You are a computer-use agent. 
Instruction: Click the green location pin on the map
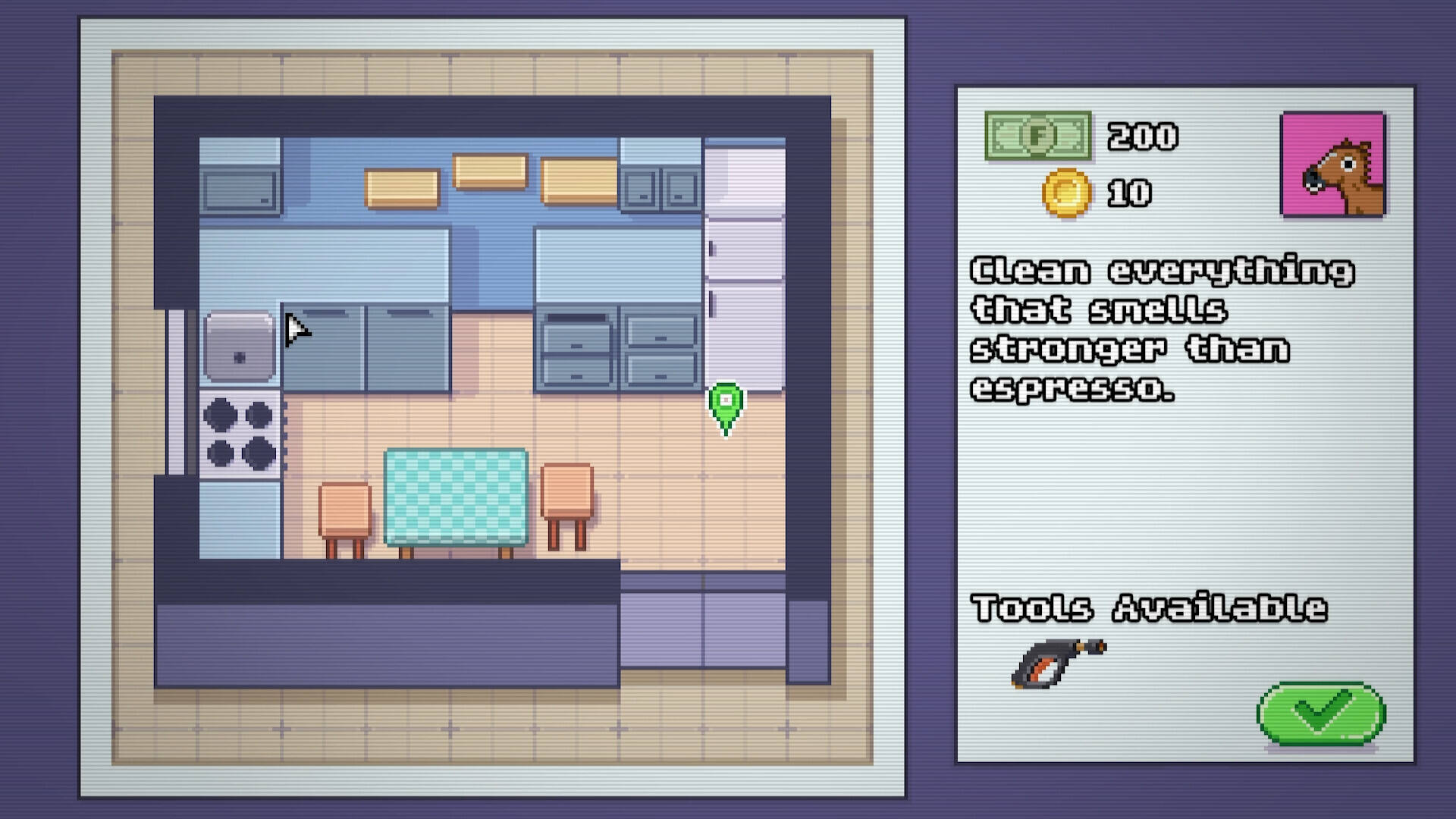click(x=726, y=403)
